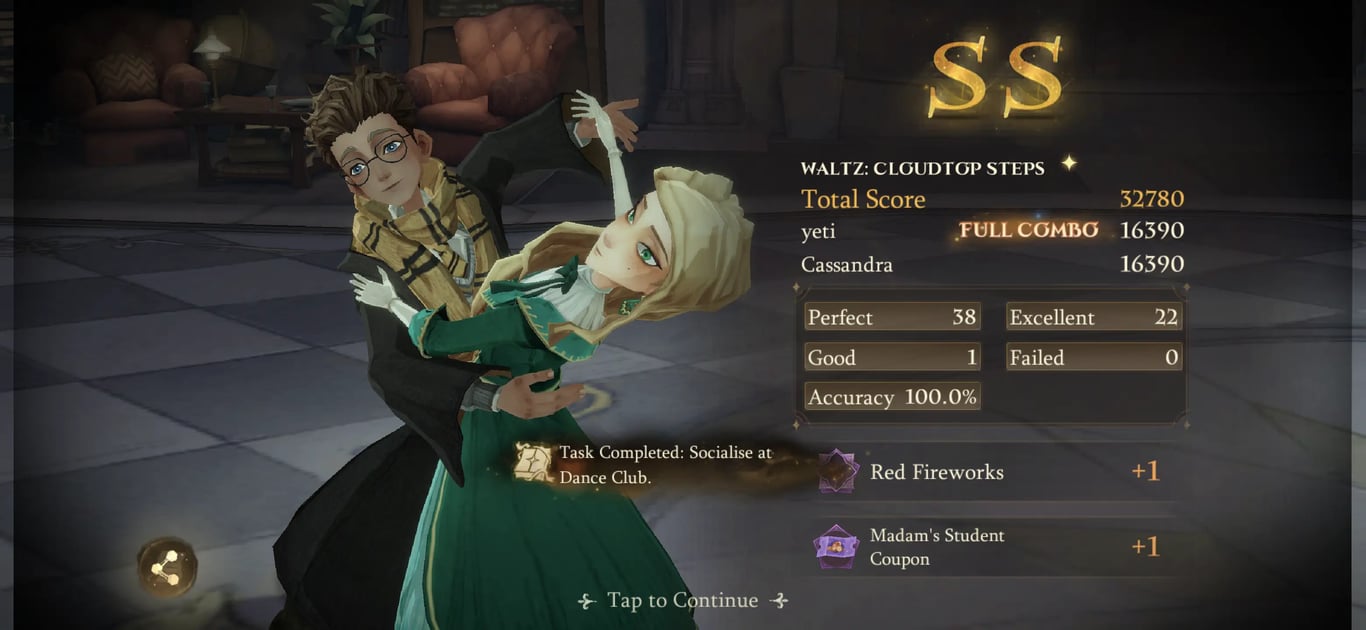The width and height of the screenshot is (1366, 630).
Task: Select the Red Fireworks reward icon
Action: (x=838, y=472)
